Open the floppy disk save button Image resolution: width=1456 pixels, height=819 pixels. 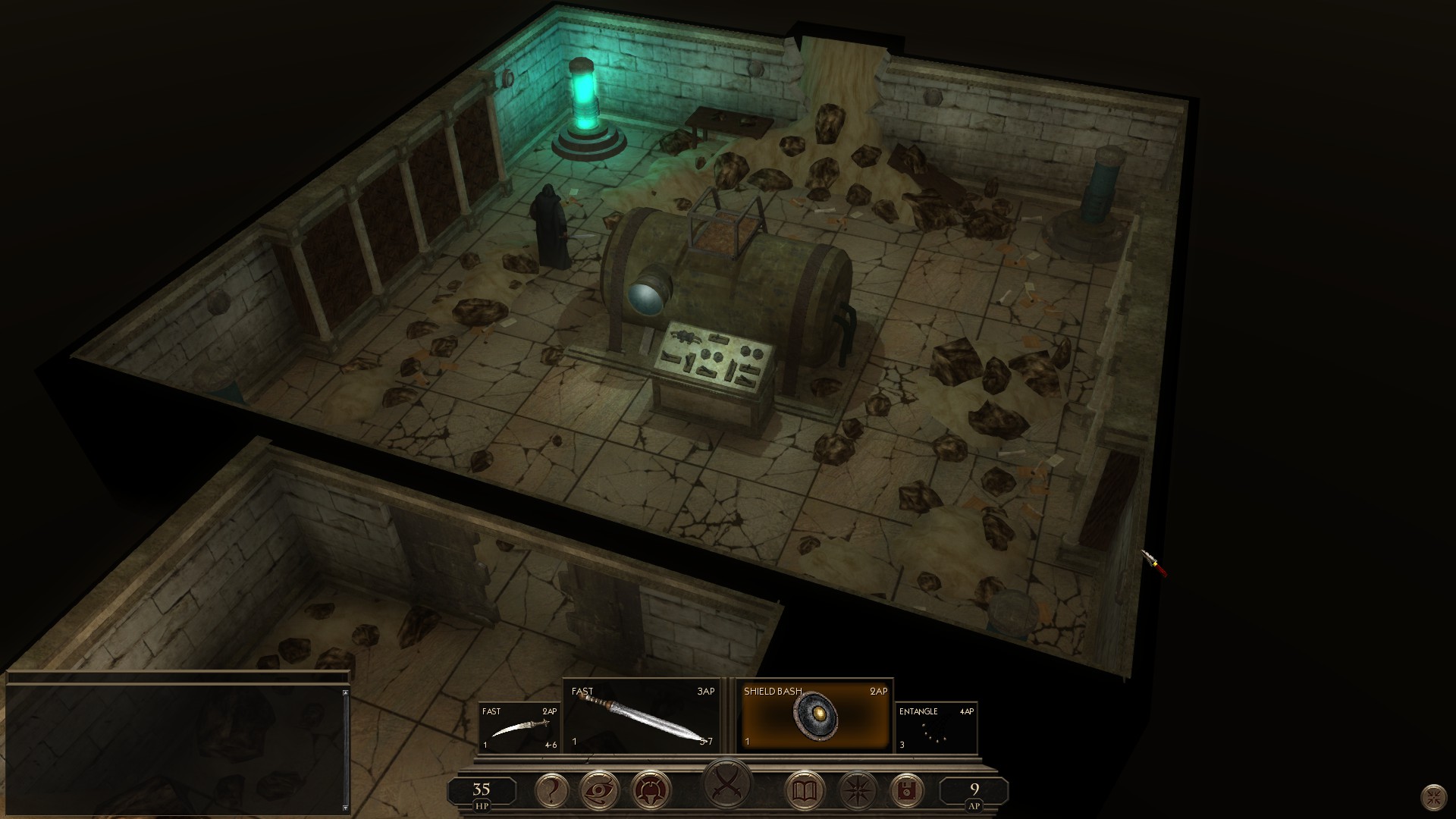point(905,792)
